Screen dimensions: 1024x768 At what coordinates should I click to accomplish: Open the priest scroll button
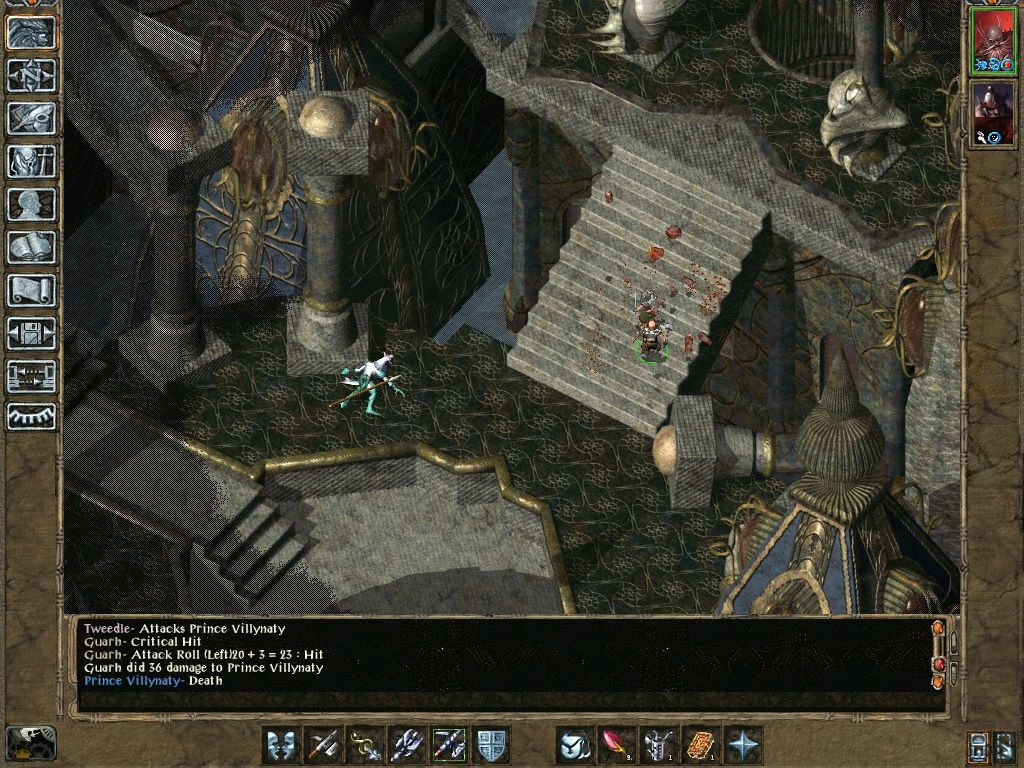31,290
